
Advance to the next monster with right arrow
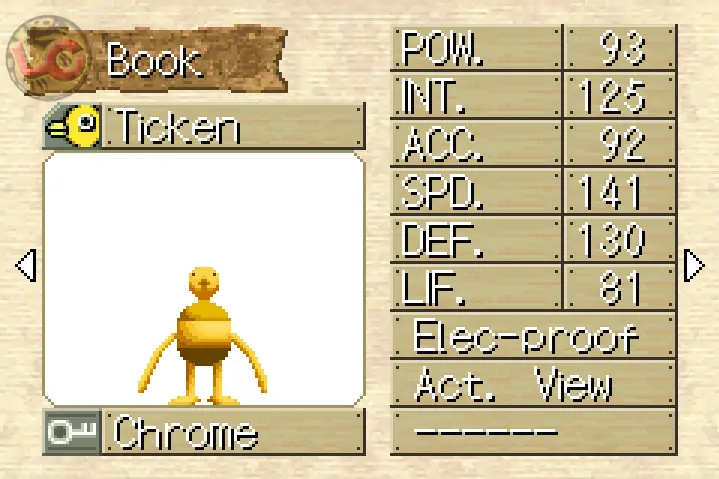click(x=693, y=265)
